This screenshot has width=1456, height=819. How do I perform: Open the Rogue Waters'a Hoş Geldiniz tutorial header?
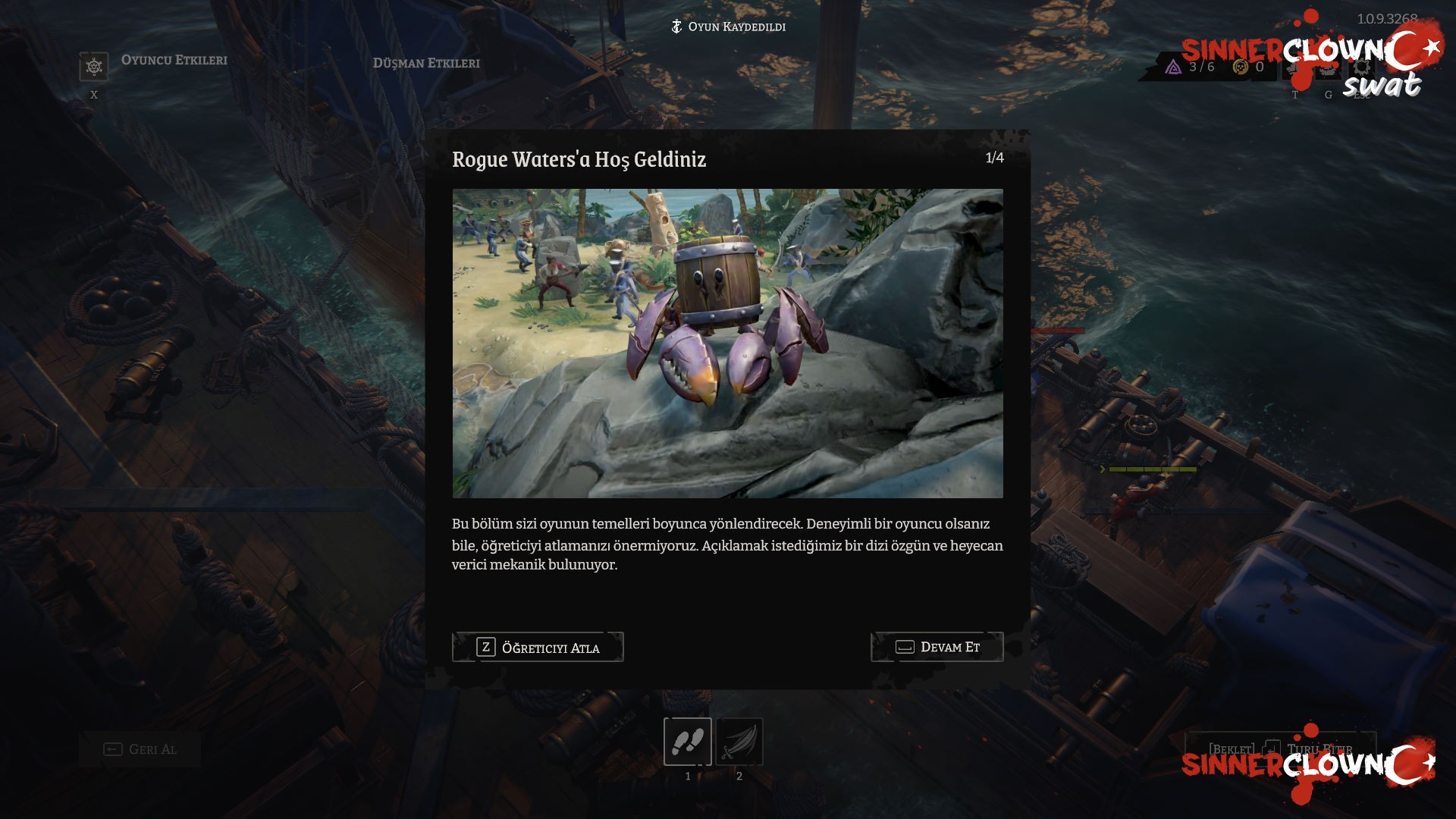[x=579, y=159]
